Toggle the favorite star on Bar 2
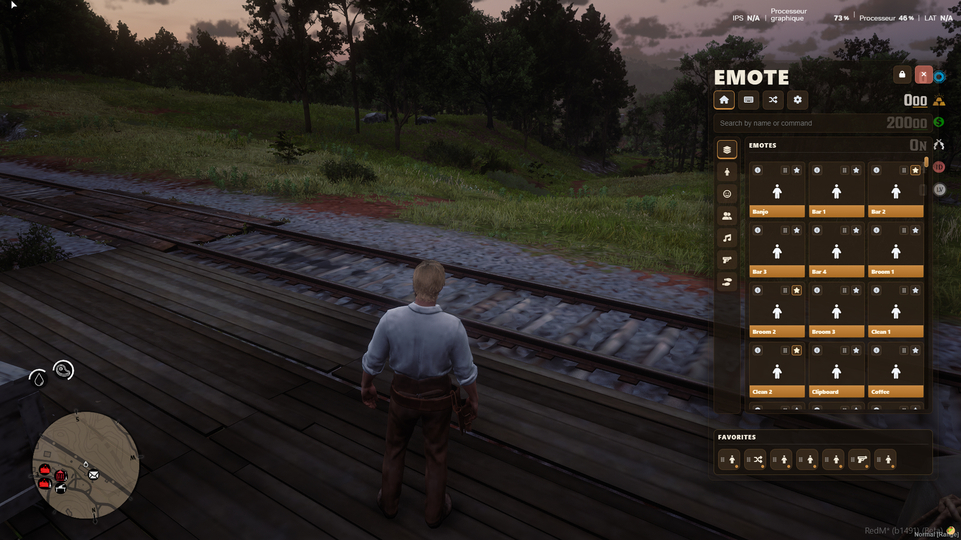Viewport: 961px width, 540px height. click(915, 170)
